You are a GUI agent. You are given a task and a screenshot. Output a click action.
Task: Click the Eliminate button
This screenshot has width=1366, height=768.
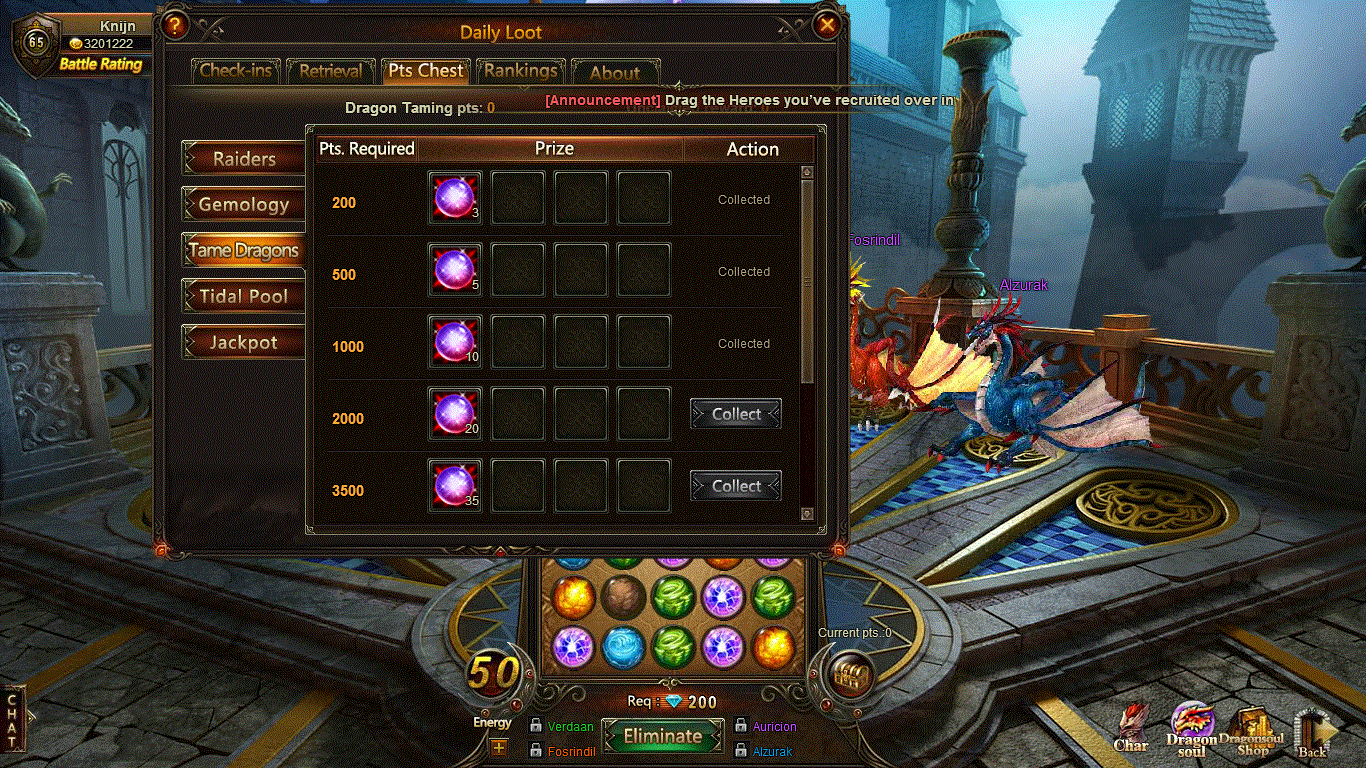(662, 737)
